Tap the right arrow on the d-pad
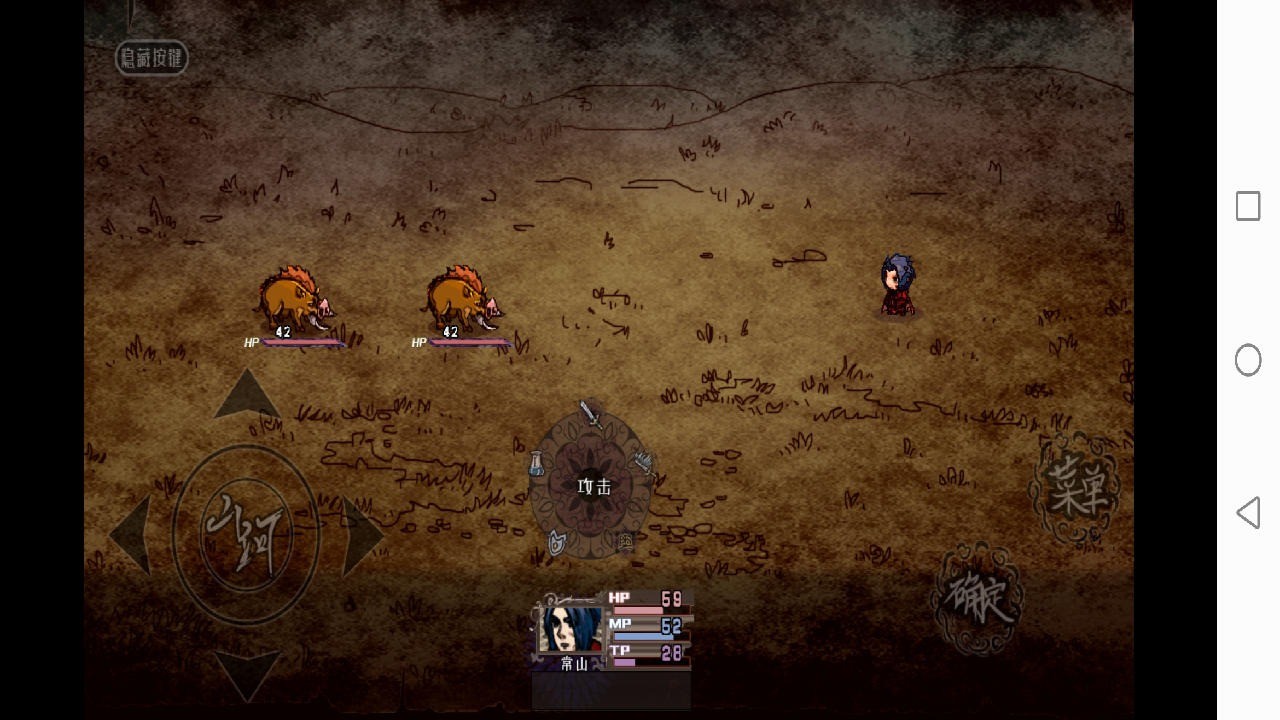Viewport: 1280px width, 720px height. click(x=362, y=534)
